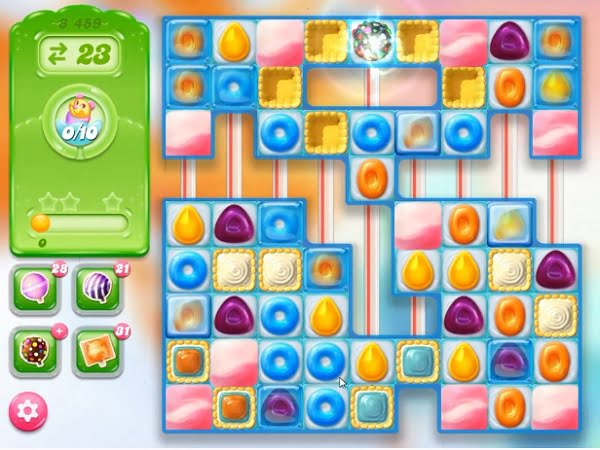The width and height of the screenshot is (600, 450).
Task: Activate the purple striped lollipop booster
Action: 97,290
